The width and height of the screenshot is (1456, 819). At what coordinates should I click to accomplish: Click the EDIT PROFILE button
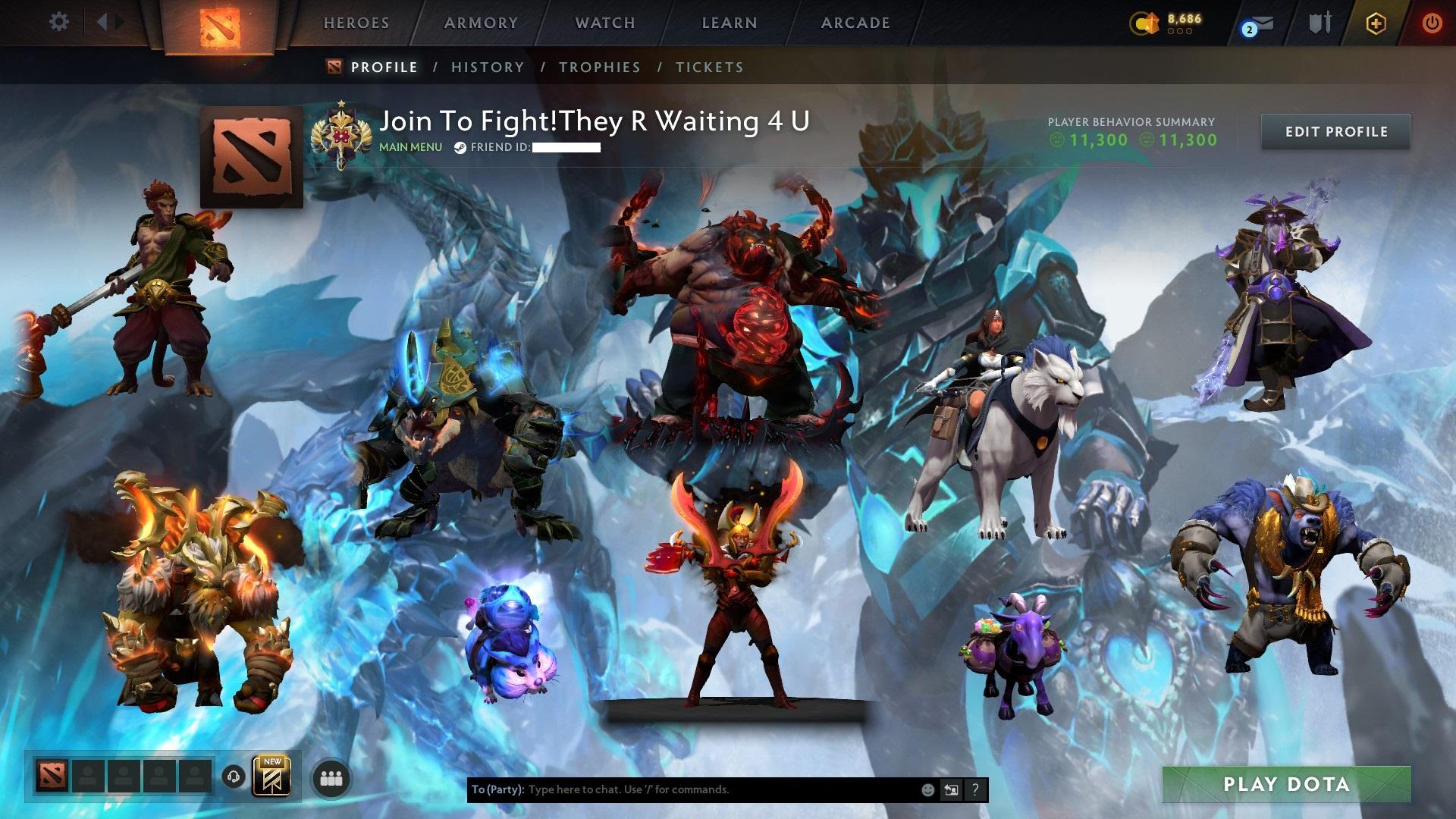[1335, 131]
